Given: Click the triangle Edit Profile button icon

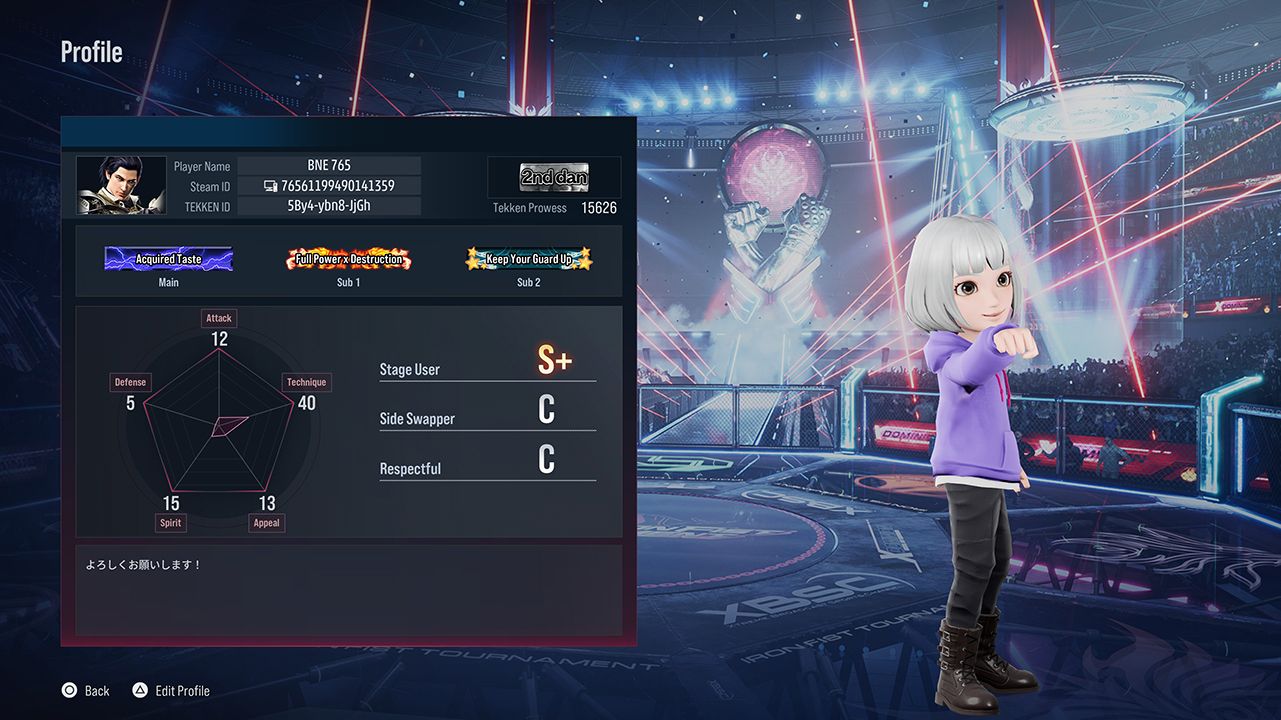Looking at the screenshot, I should [139, 690].
